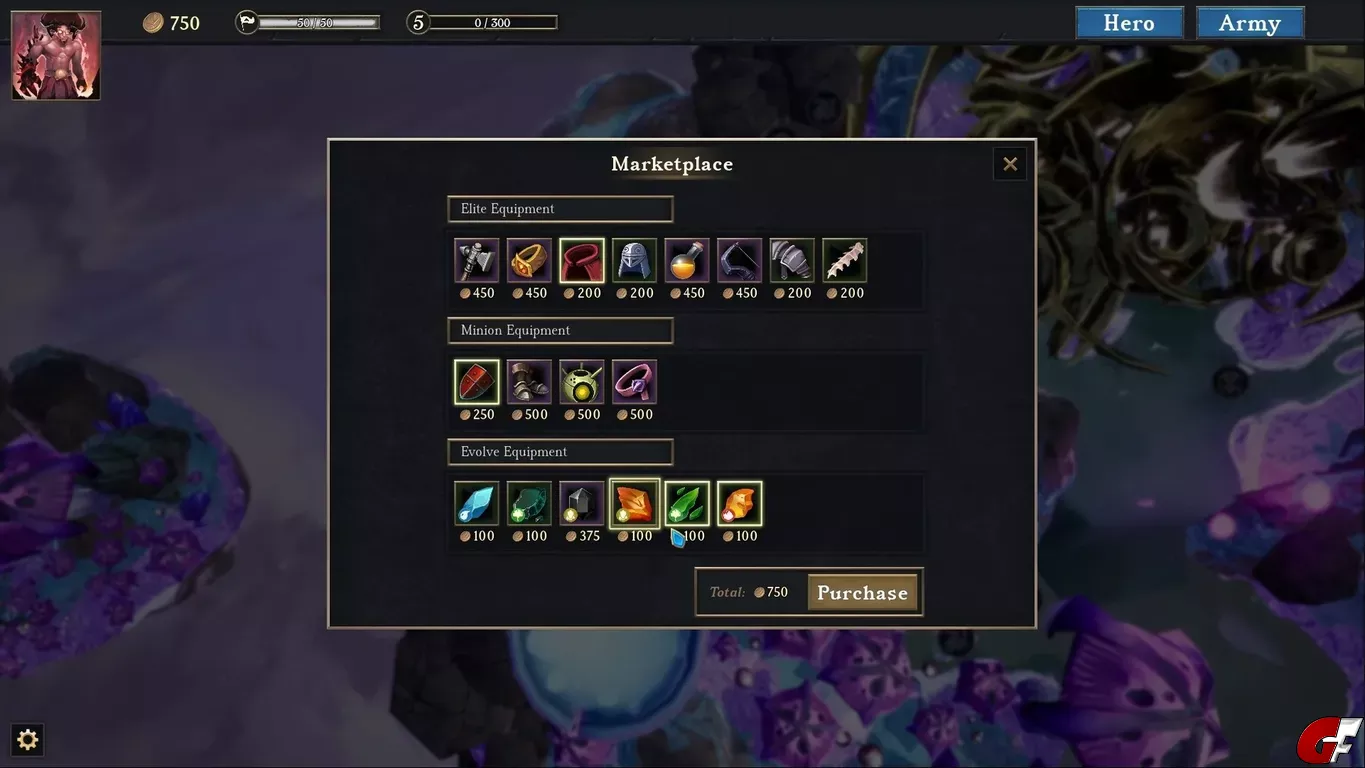Select the orange potion flask
1365x768 pixels.
[687, 261]
